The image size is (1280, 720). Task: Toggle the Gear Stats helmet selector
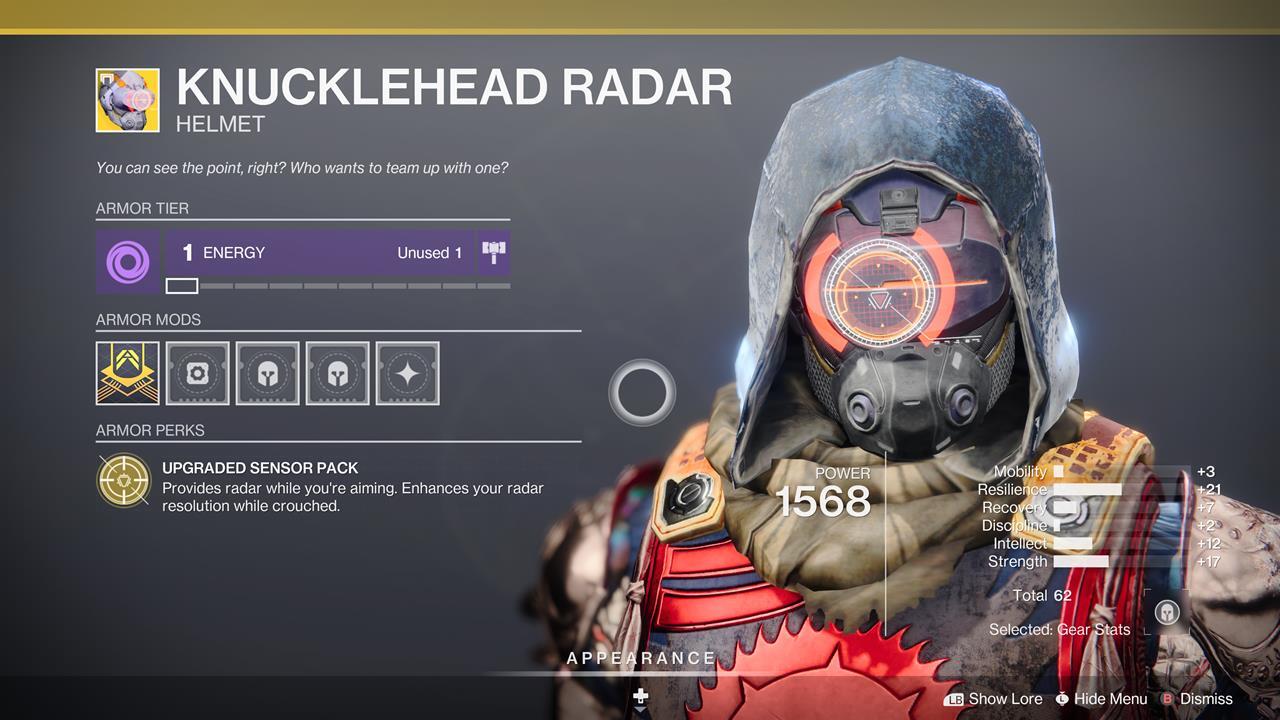click(1167, 613)
